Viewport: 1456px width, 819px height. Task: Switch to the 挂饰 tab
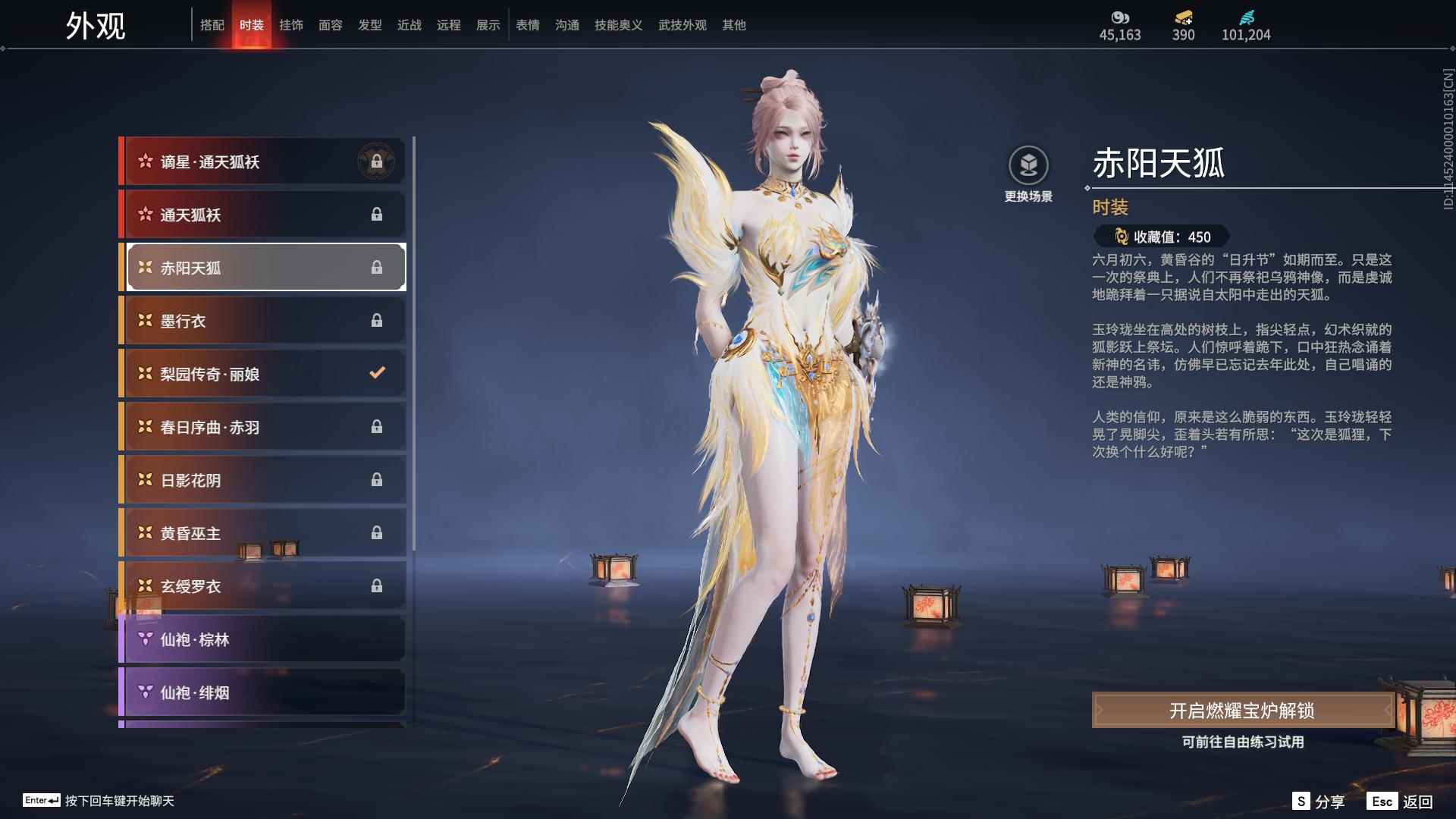[x=290, y=24]
